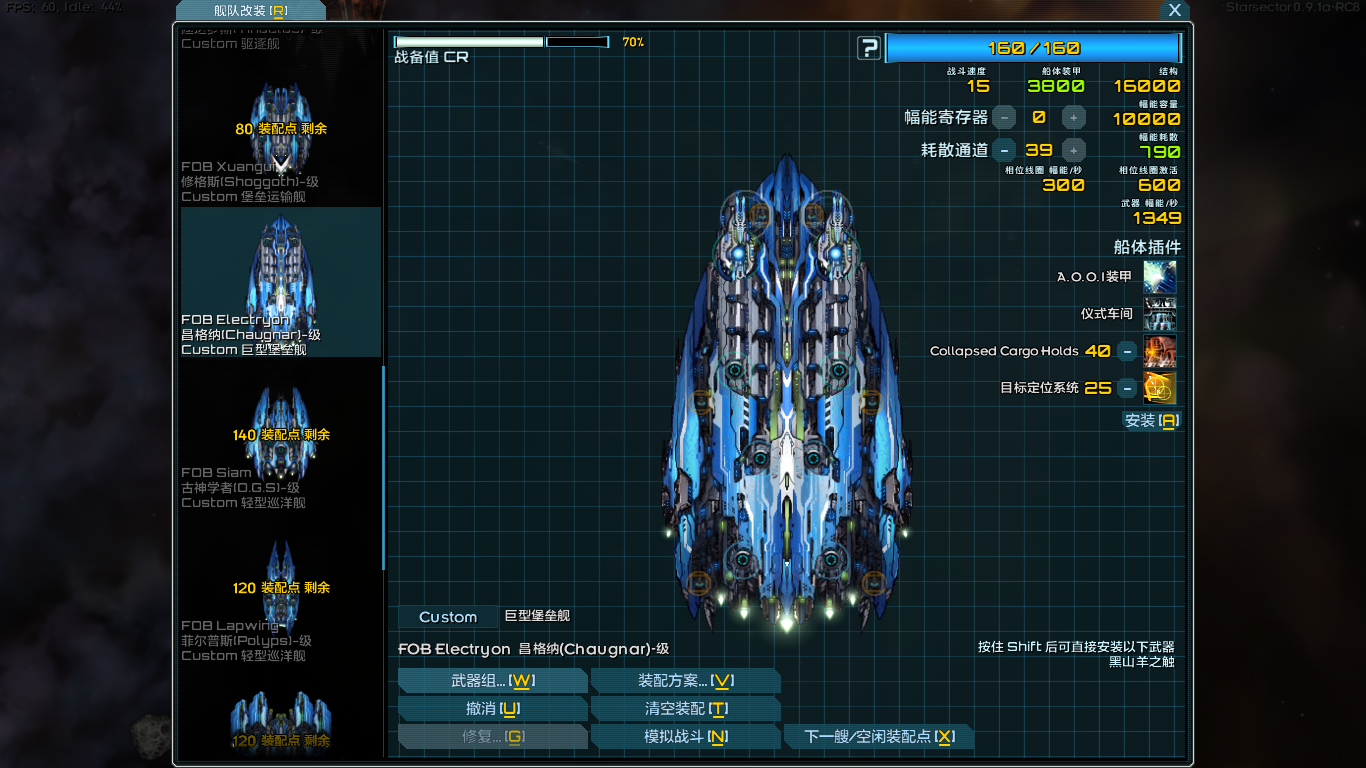The image size is (1366, 768).
Task: Open 武器组 [W] weapon groups
Action: coord(493,680)
